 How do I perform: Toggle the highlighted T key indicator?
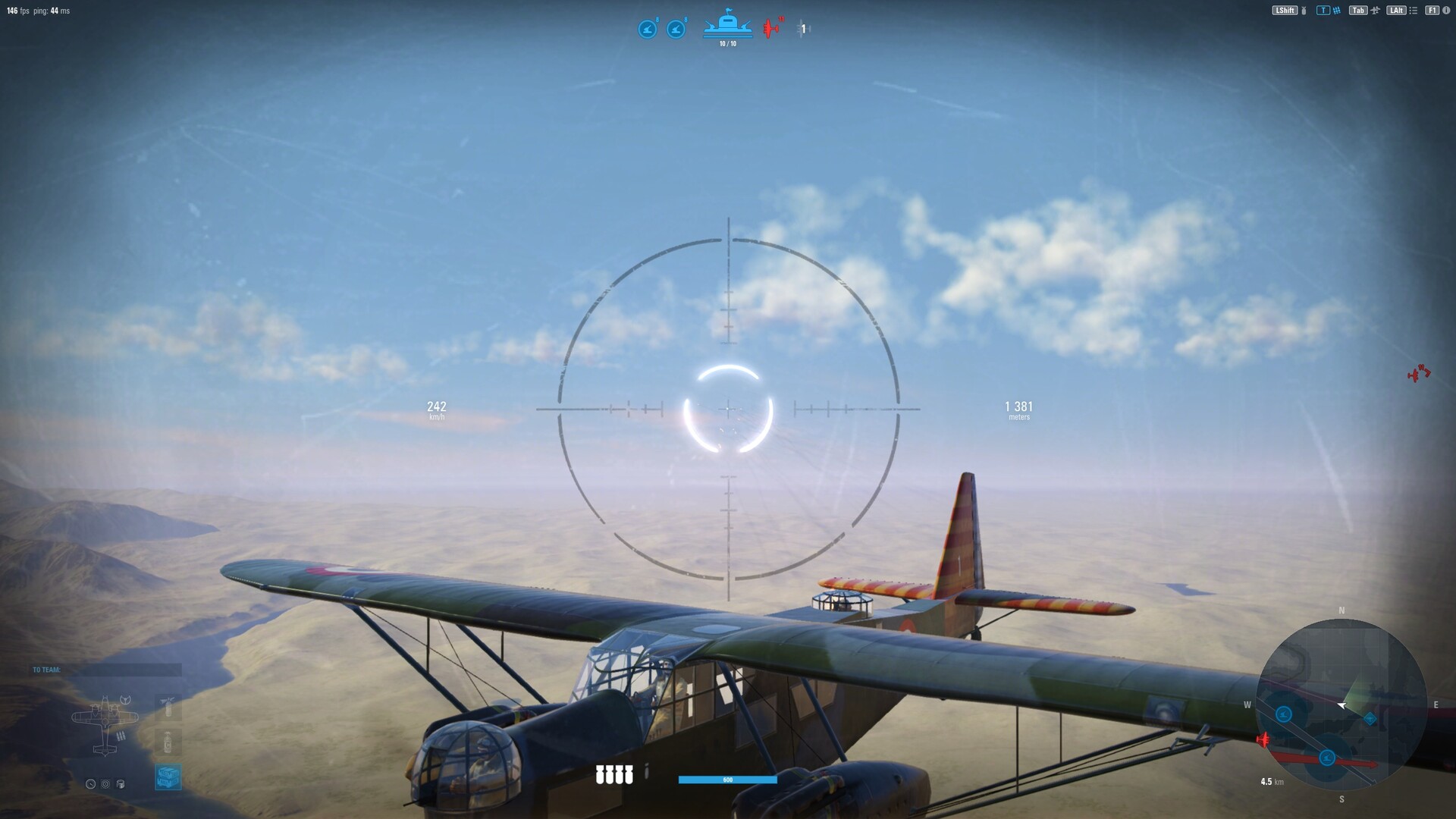[x=1324, y=11]
